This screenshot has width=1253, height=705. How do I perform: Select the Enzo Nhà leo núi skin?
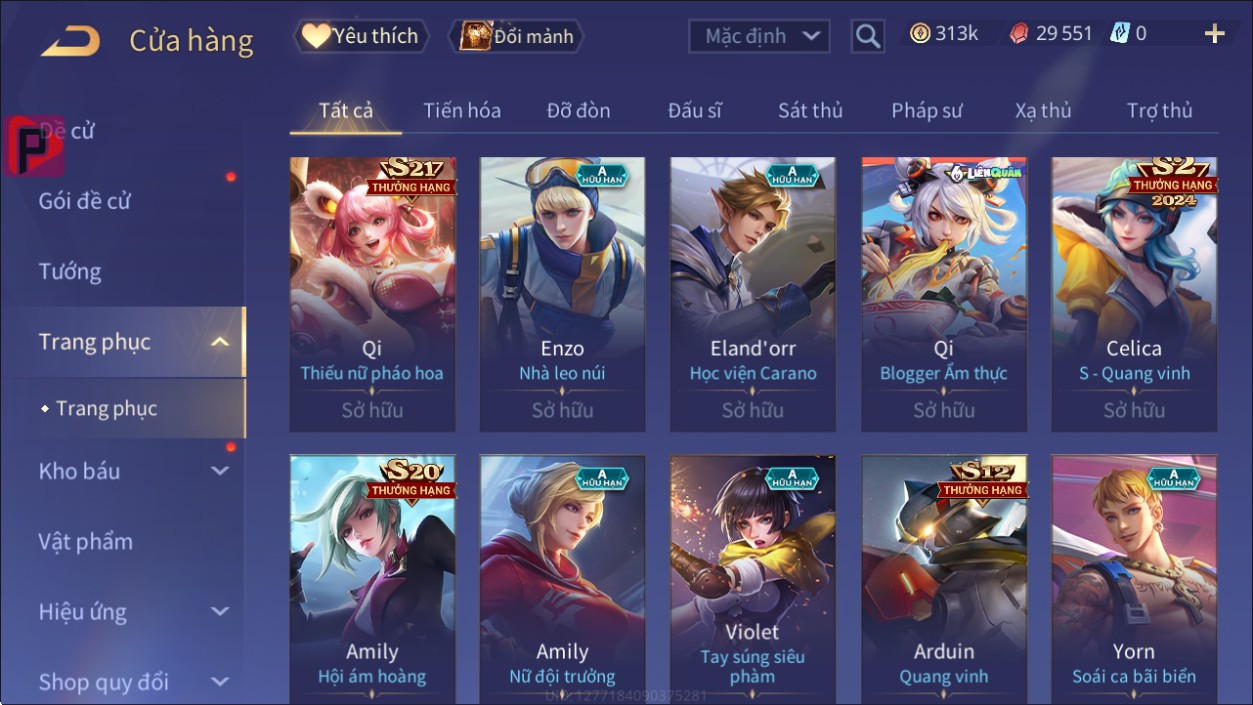562,293
